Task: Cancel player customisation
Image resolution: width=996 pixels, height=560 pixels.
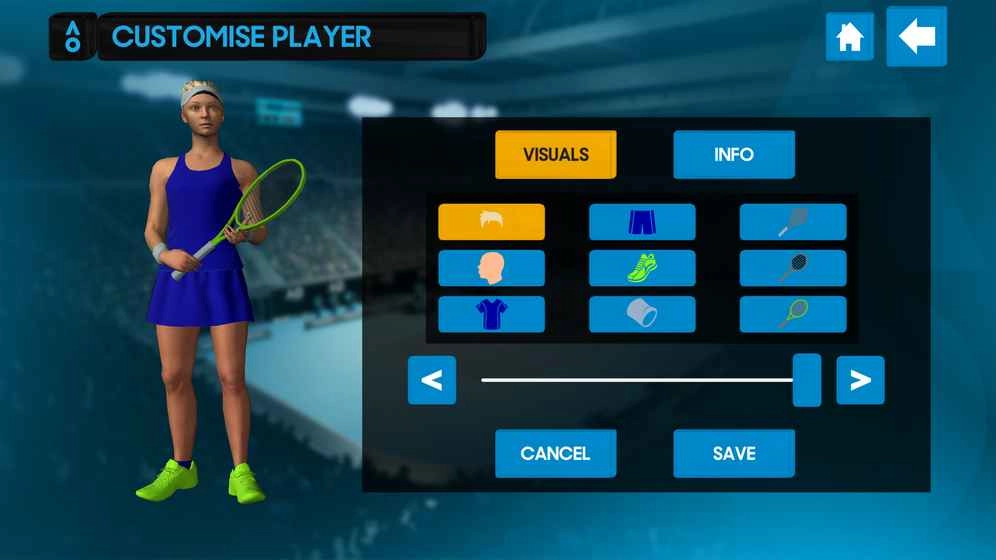Action: pos(555,453)
